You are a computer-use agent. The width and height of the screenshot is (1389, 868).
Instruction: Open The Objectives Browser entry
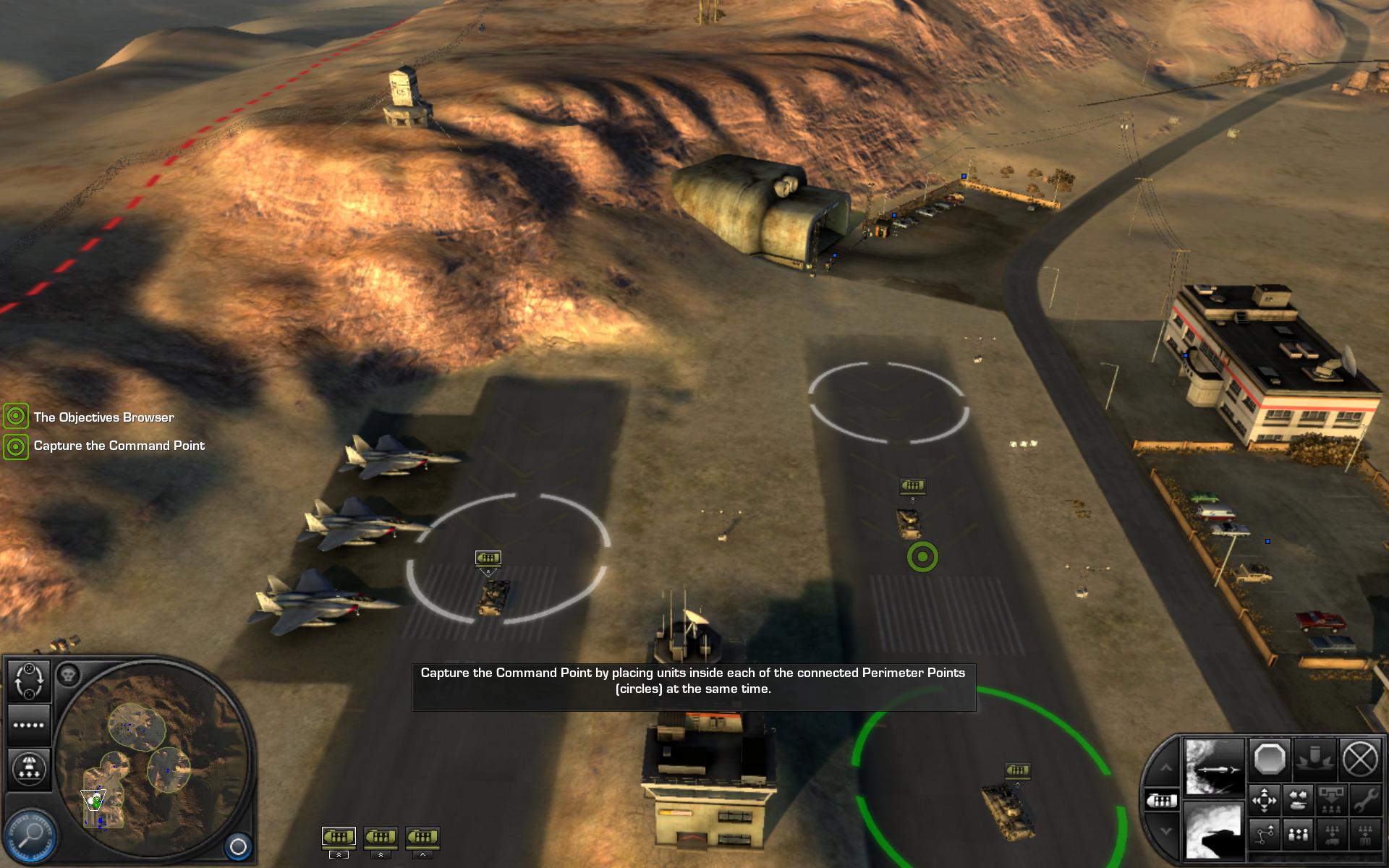click(x=103, y=417)
